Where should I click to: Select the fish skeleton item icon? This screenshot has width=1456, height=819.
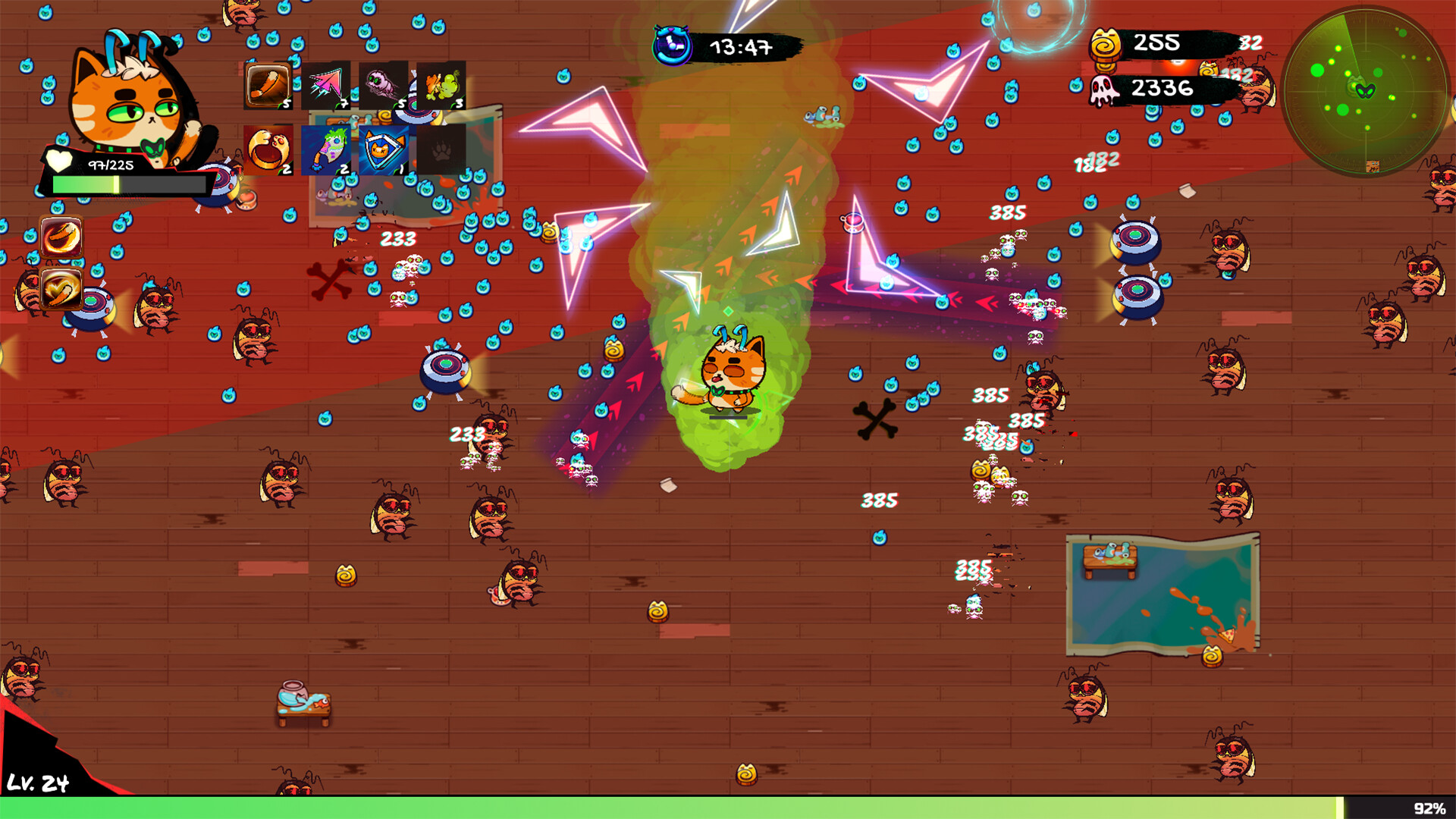[325, 150]
